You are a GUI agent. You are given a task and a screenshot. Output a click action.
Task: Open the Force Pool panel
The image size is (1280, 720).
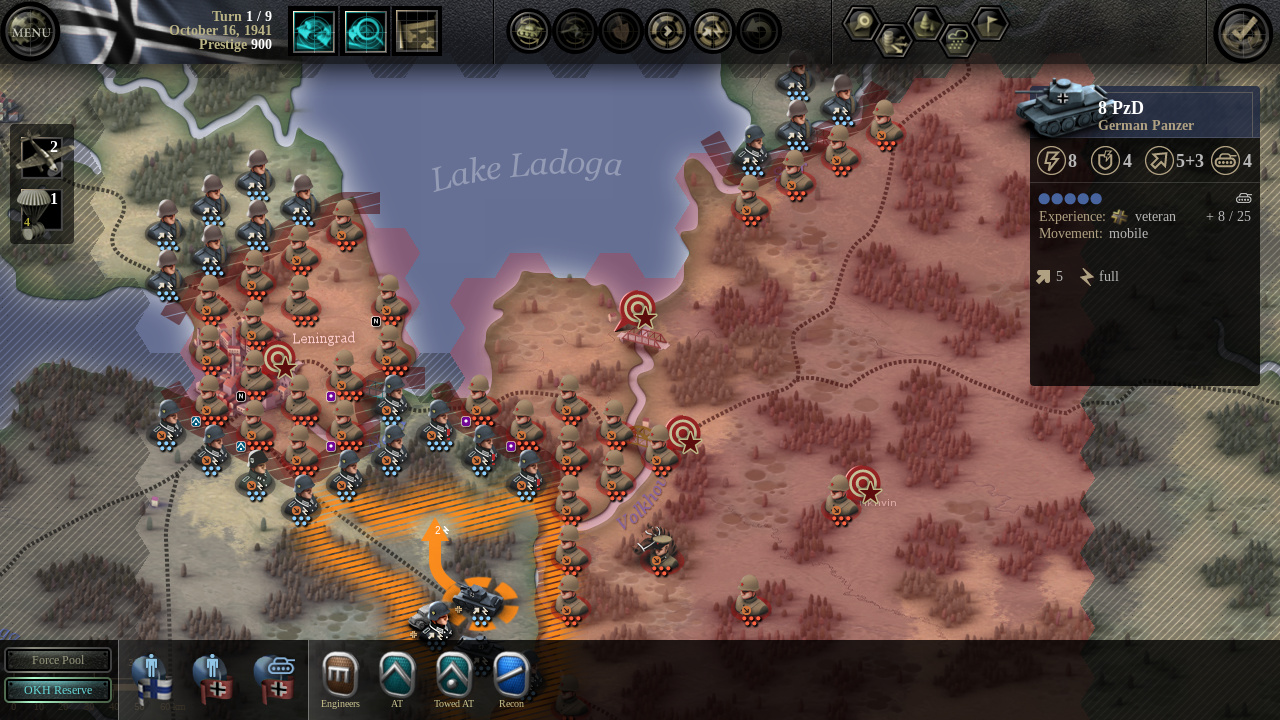pos(58,660)
